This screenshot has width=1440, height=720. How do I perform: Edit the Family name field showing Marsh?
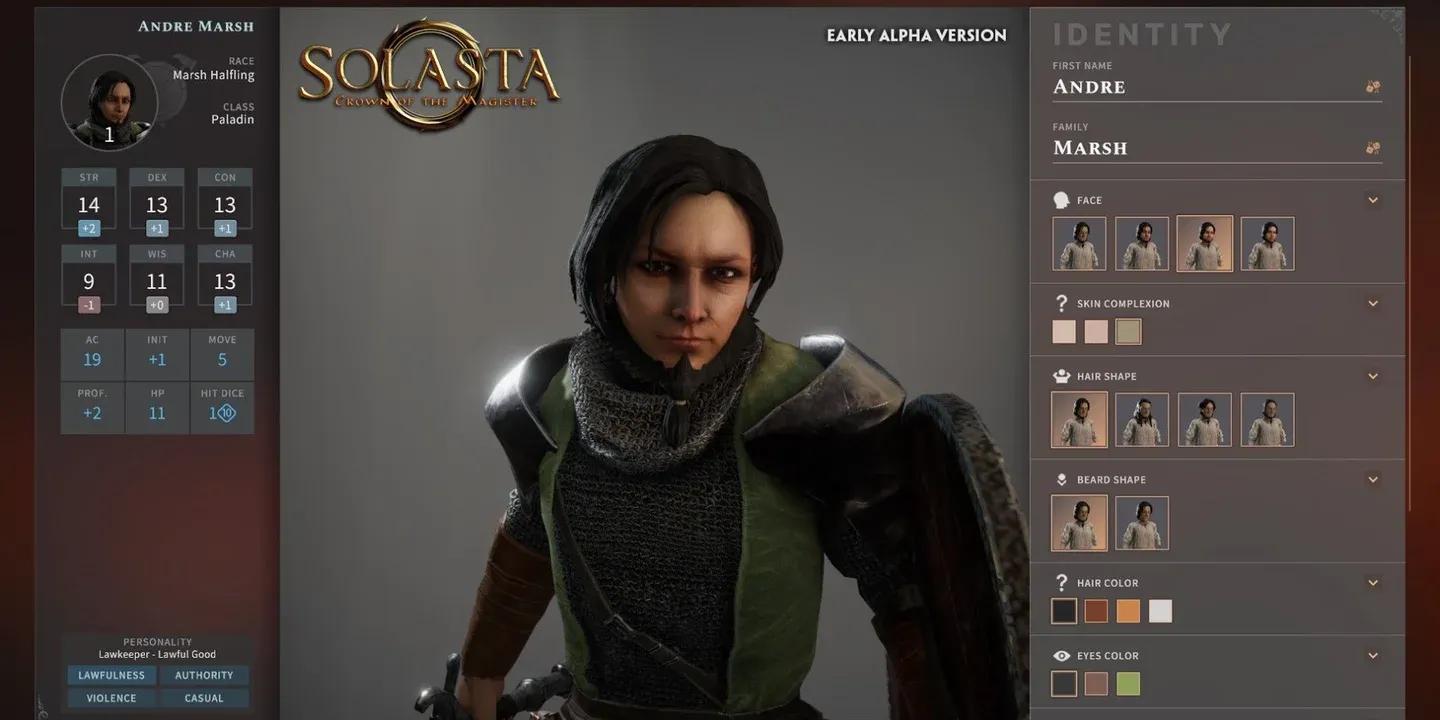click(1200, 148)
